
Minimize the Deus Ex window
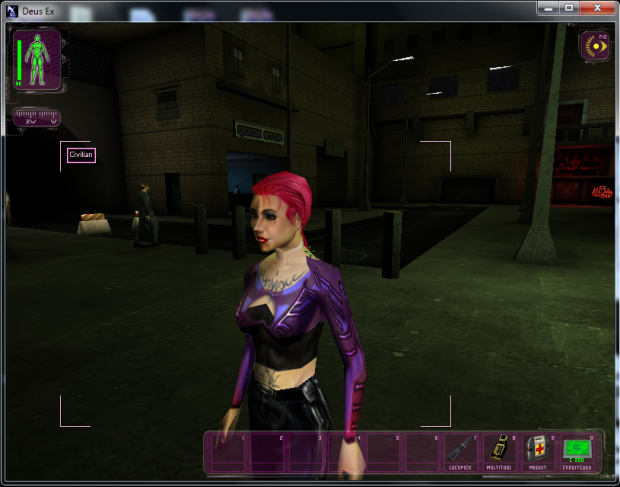[547, 7]
